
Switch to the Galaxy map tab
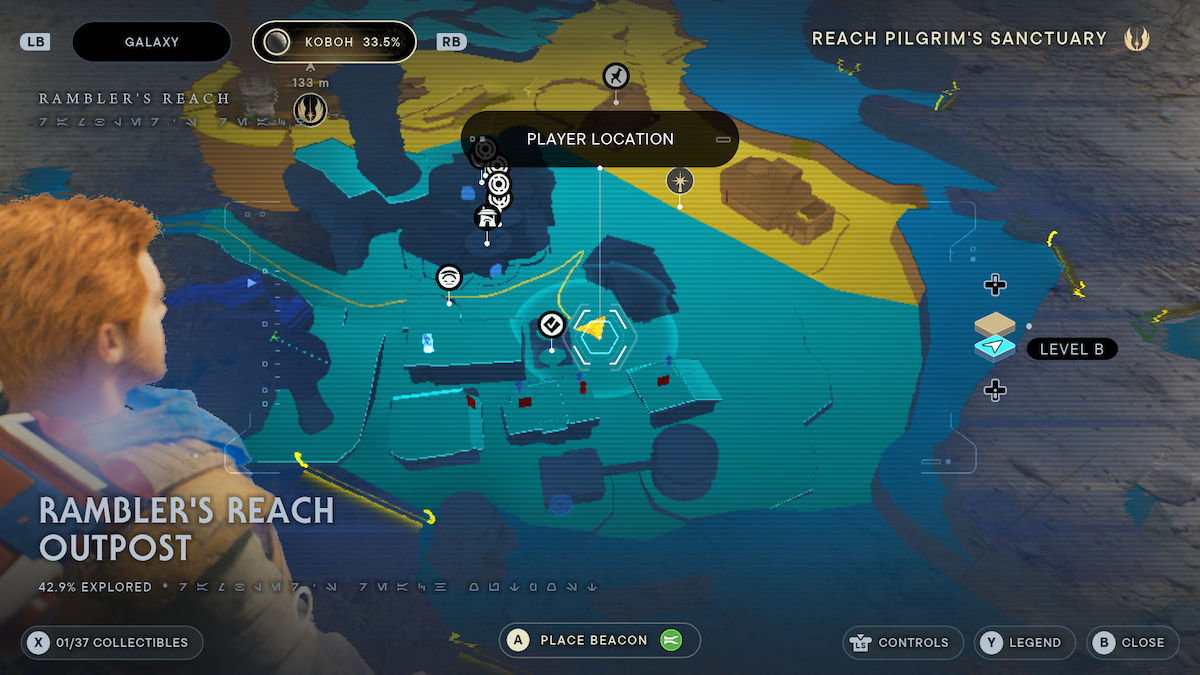tap(152, 42)
